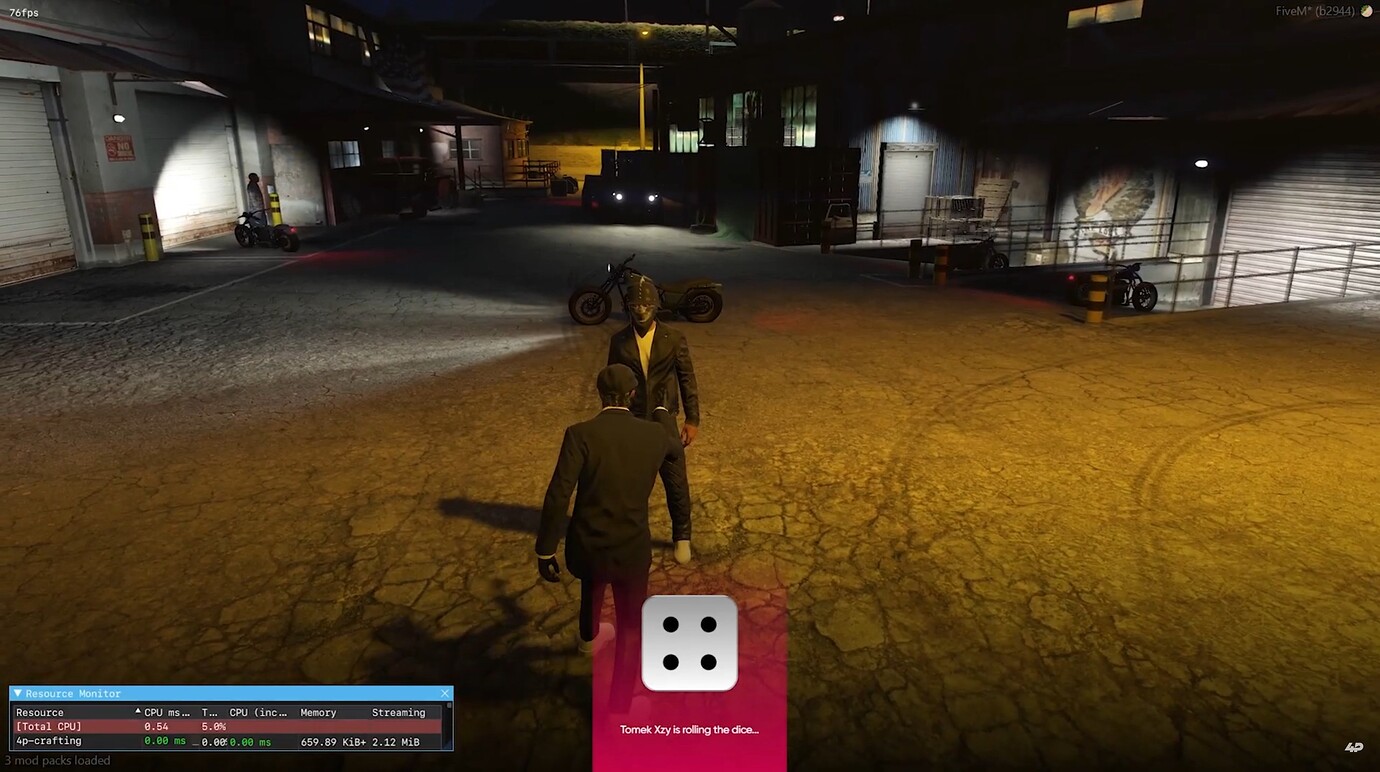Viewport: 1380px width, 772px height.
Task: Click the triangle icon on Resource Monitor title bar
Action: (18, 693)
